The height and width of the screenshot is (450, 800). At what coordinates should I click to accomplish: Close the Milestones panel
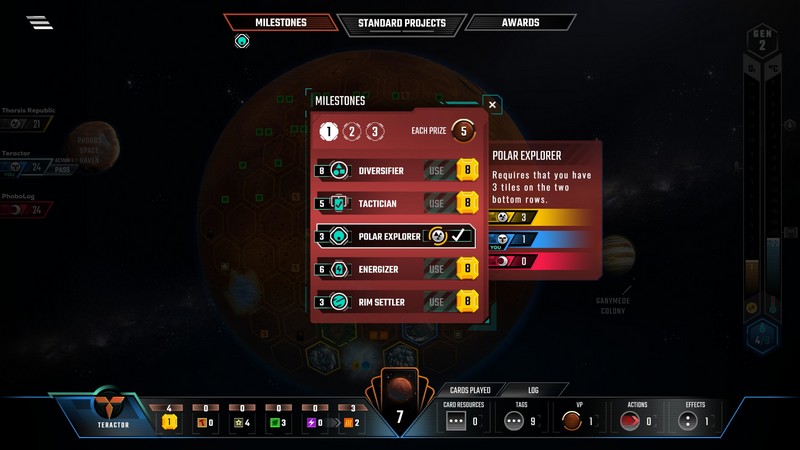click(x=491, y=103)
